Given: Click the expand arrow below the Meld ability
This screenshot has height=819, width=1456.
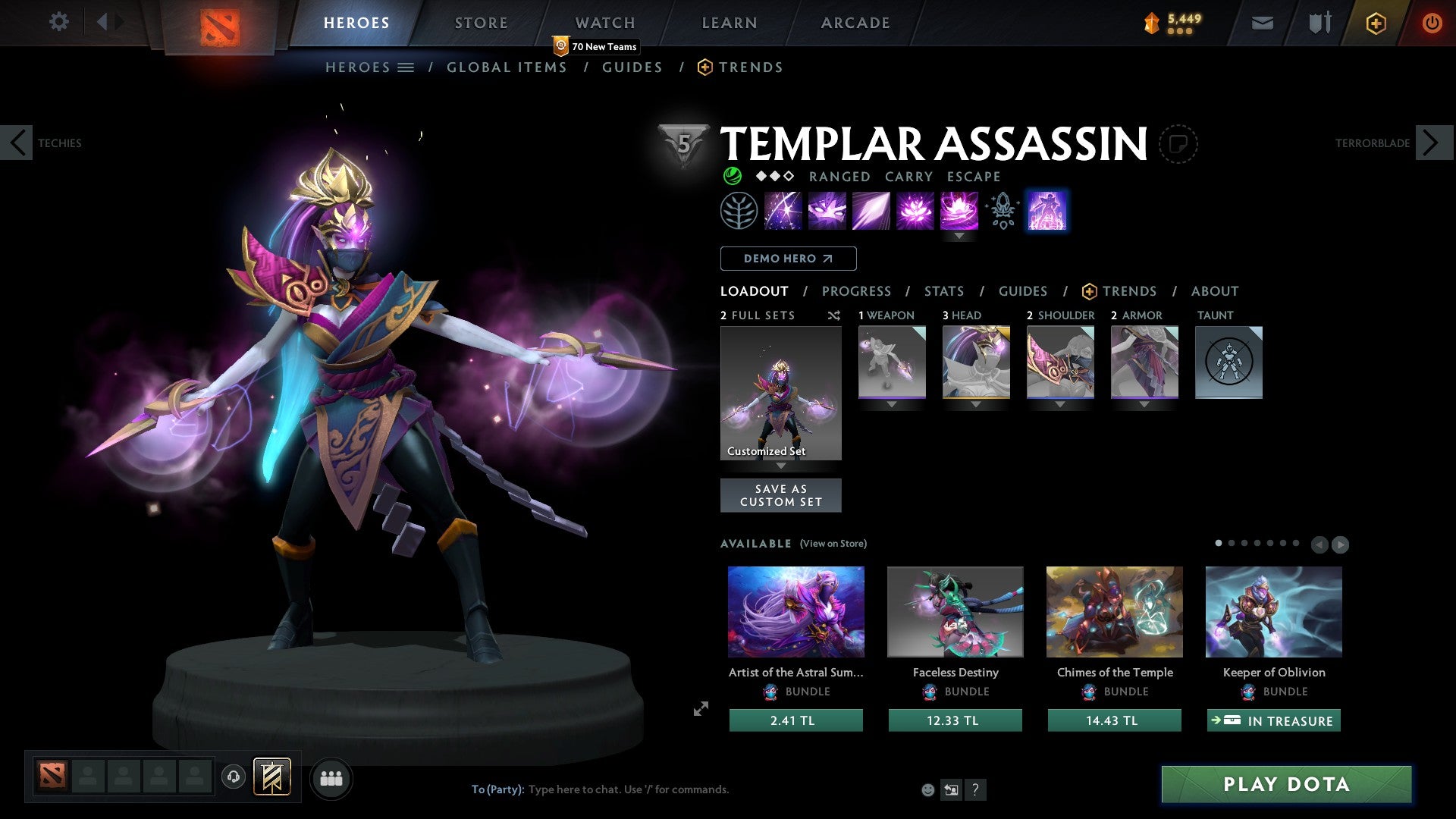Looking at the screenshot, I should (x=959, y=236).
